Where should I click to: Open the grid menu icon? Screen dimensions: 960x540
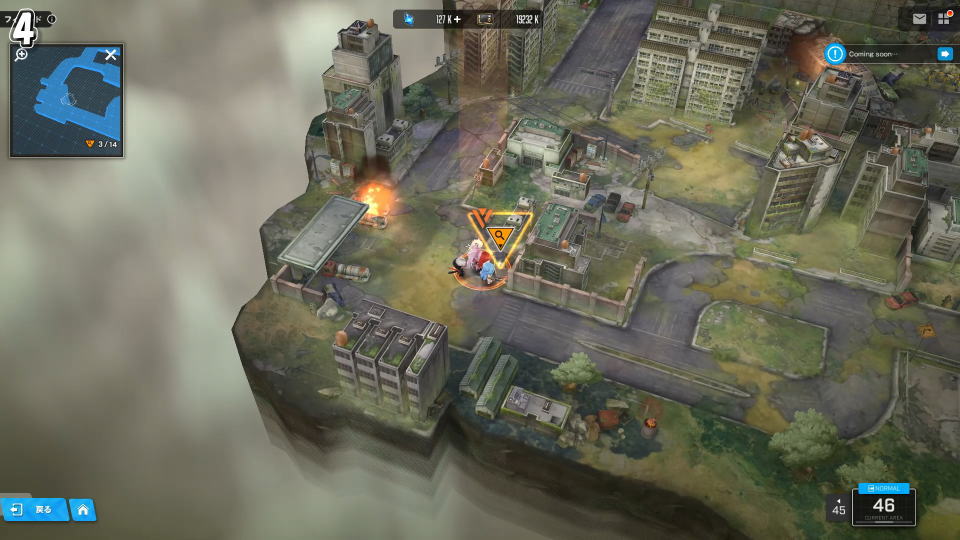943,19
